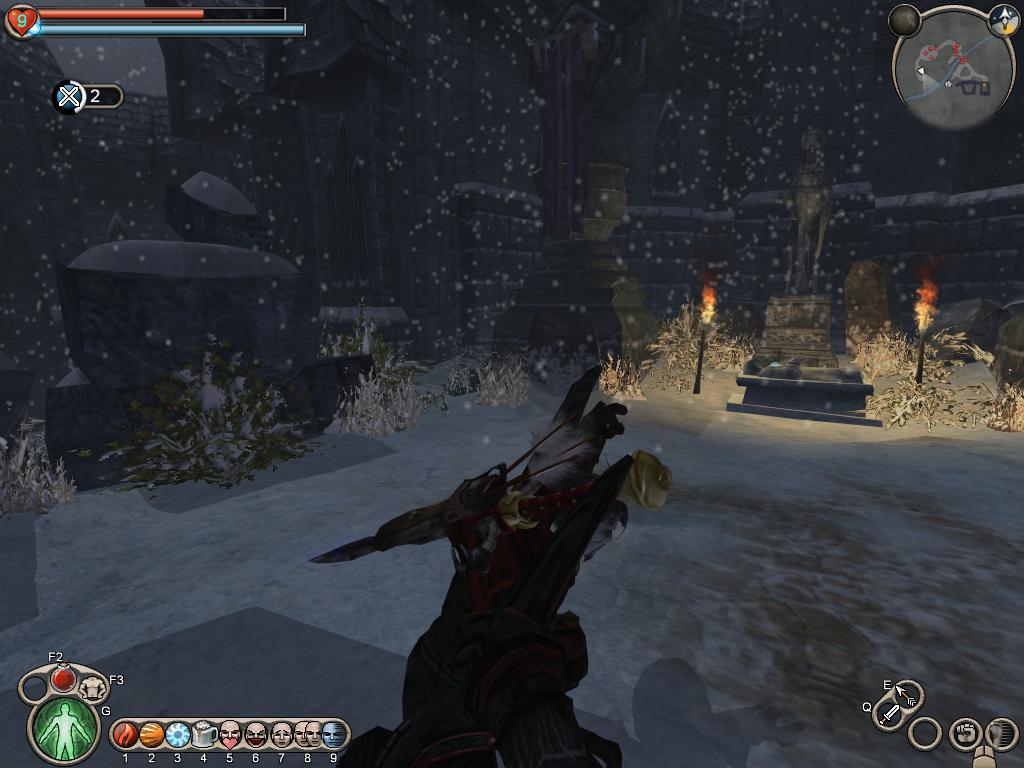Select the sad bald face expression
Viewport: 1024px width, 768px height.
point(282,736)
